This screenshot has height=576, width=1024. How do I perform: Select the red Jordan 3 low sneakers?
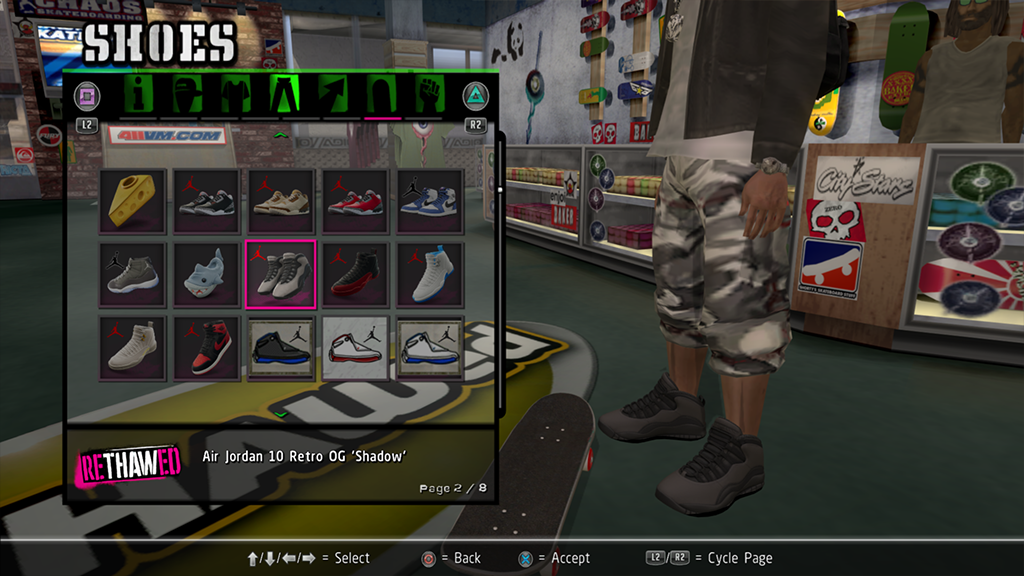coord(355,201)
